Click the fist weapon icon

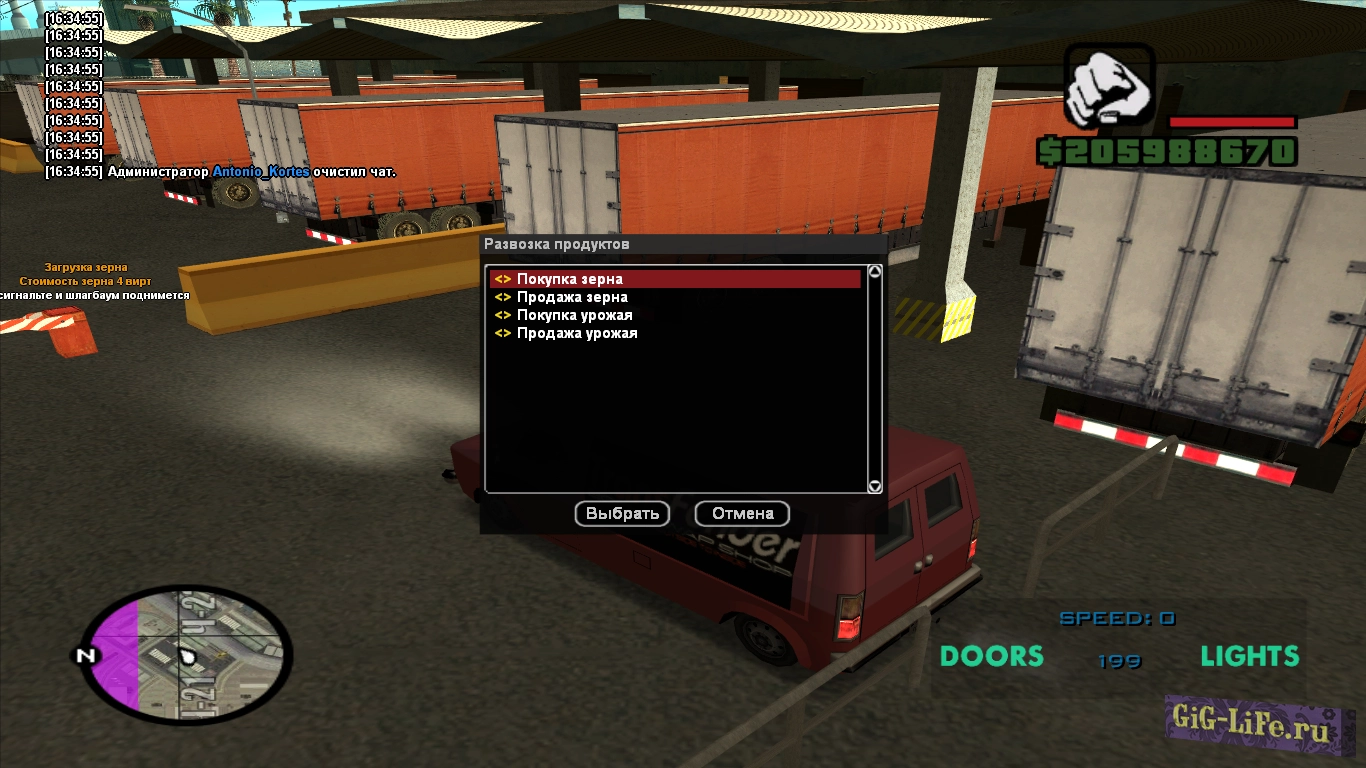(x=1108, y=88)
